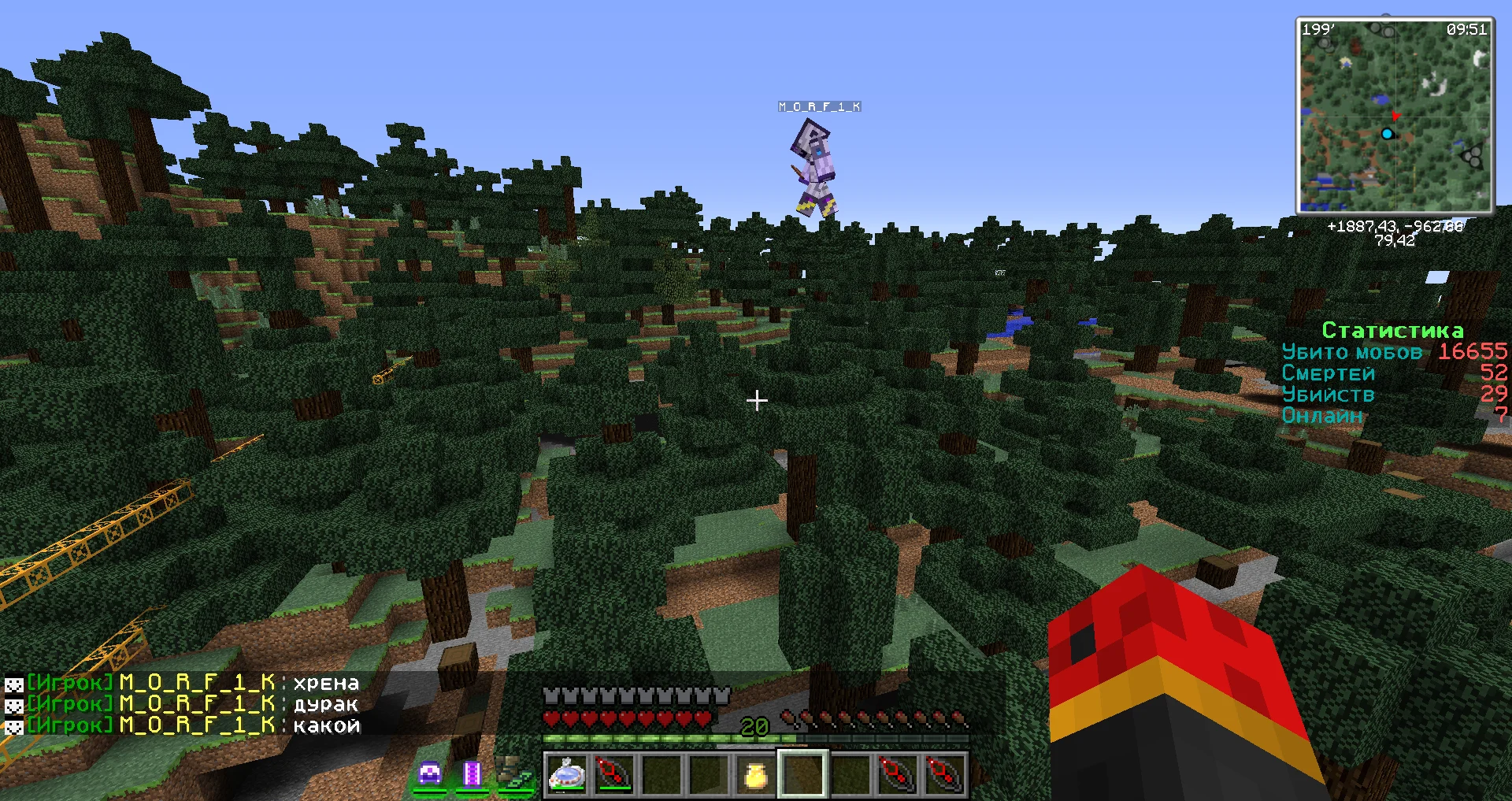Select the red item with green durability bar
The width and height of the screenshot is (1512, 801).
pos(614,773)
